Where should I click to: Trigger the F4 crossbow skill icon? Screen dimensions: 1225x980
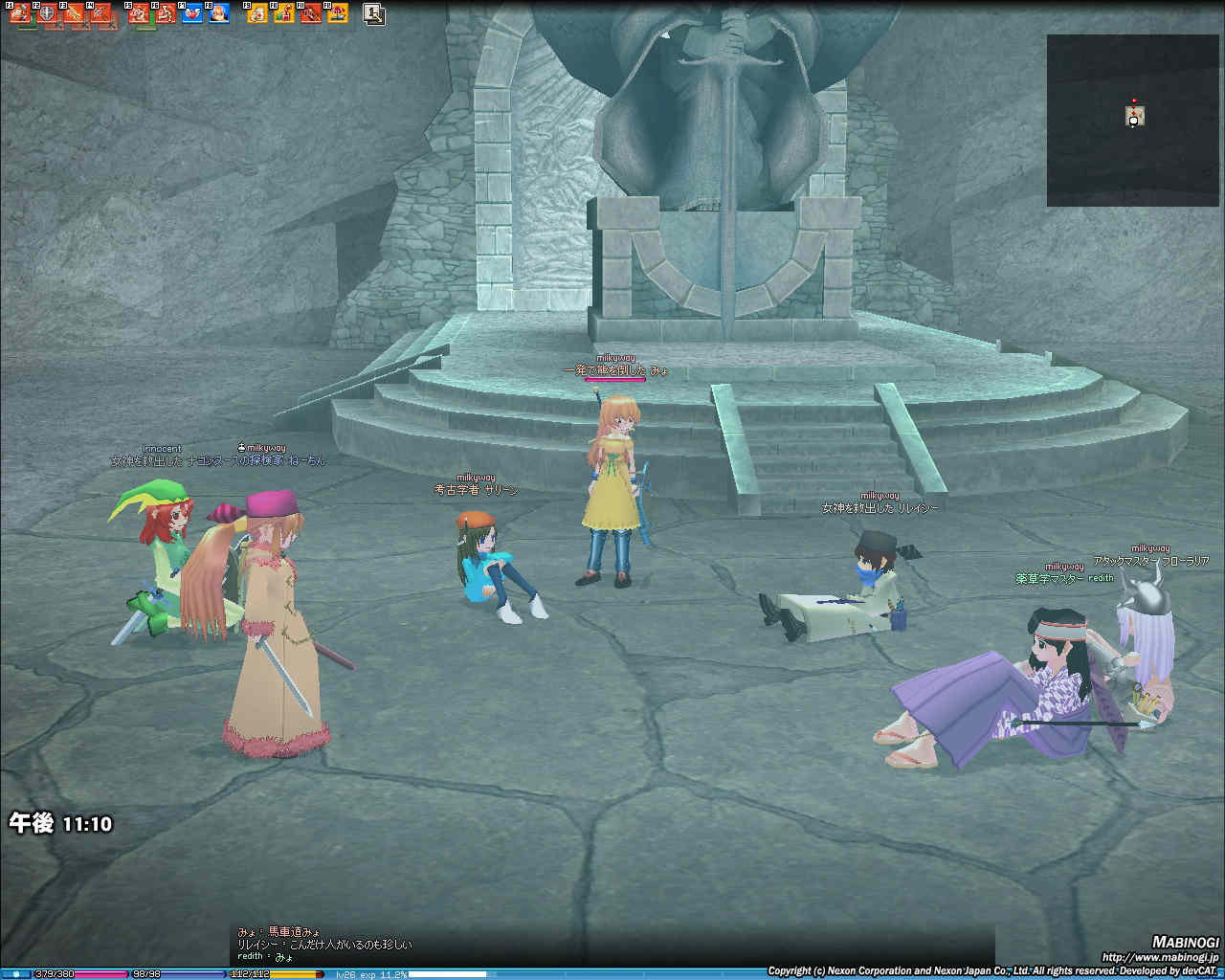(x=101, y=13)
